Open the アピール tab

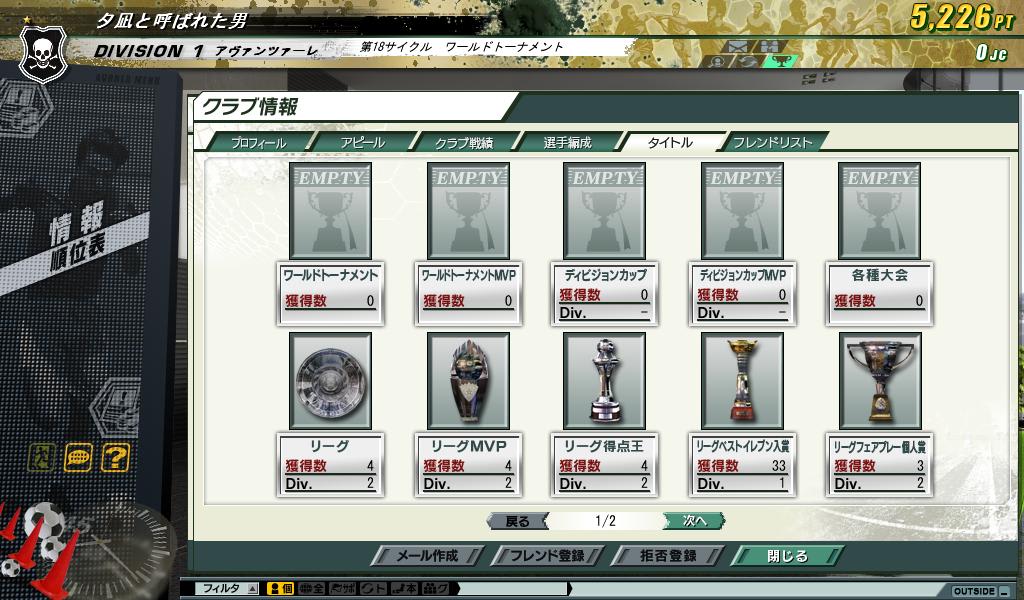coord(362,143)
